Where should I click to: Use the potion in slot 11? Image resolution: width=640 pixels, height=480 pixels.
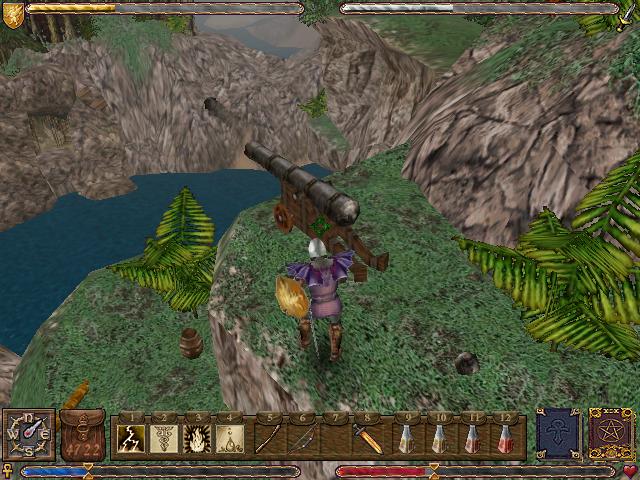471,438
